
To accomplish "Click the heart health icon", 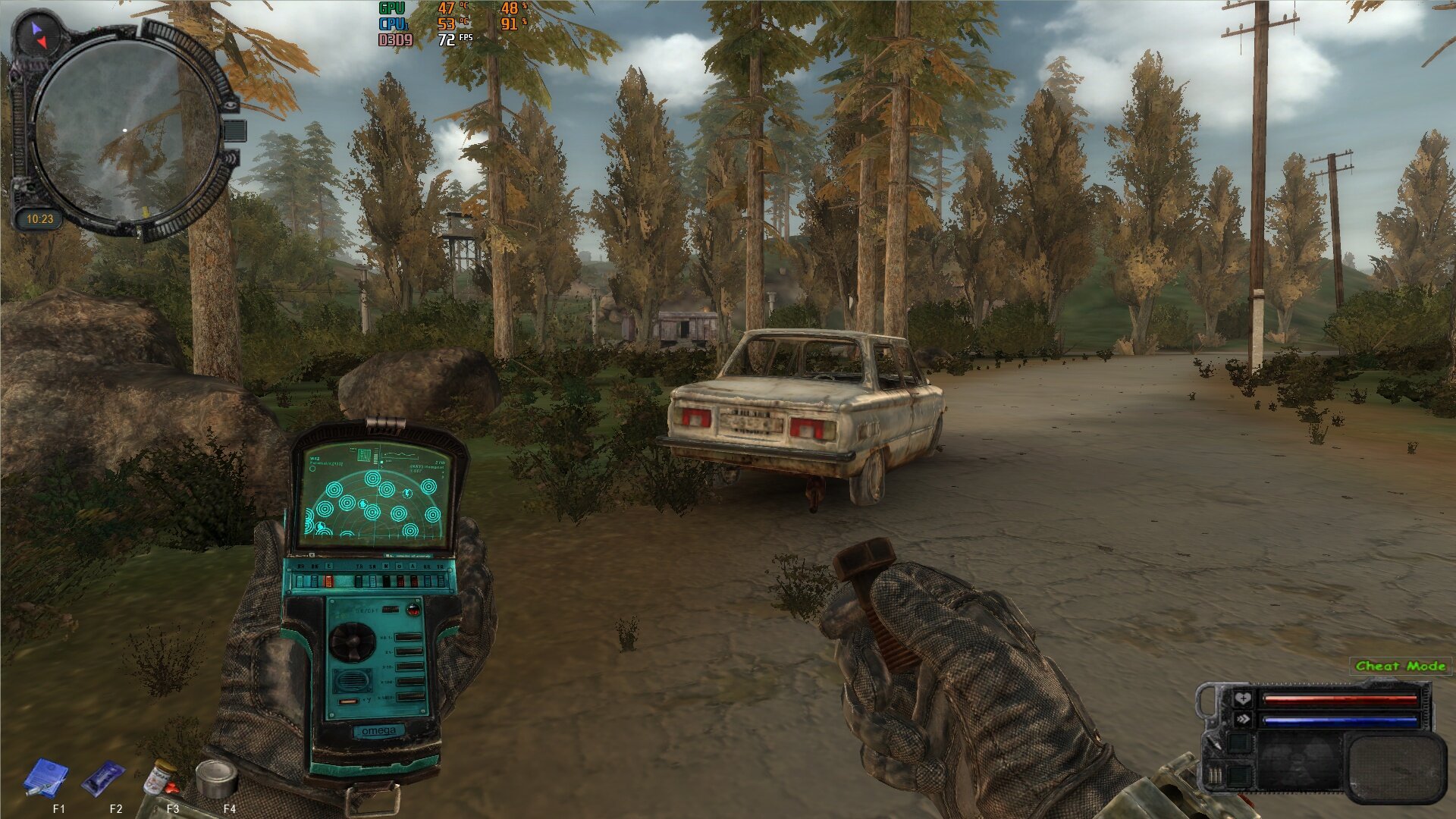I will point(1242,698).
